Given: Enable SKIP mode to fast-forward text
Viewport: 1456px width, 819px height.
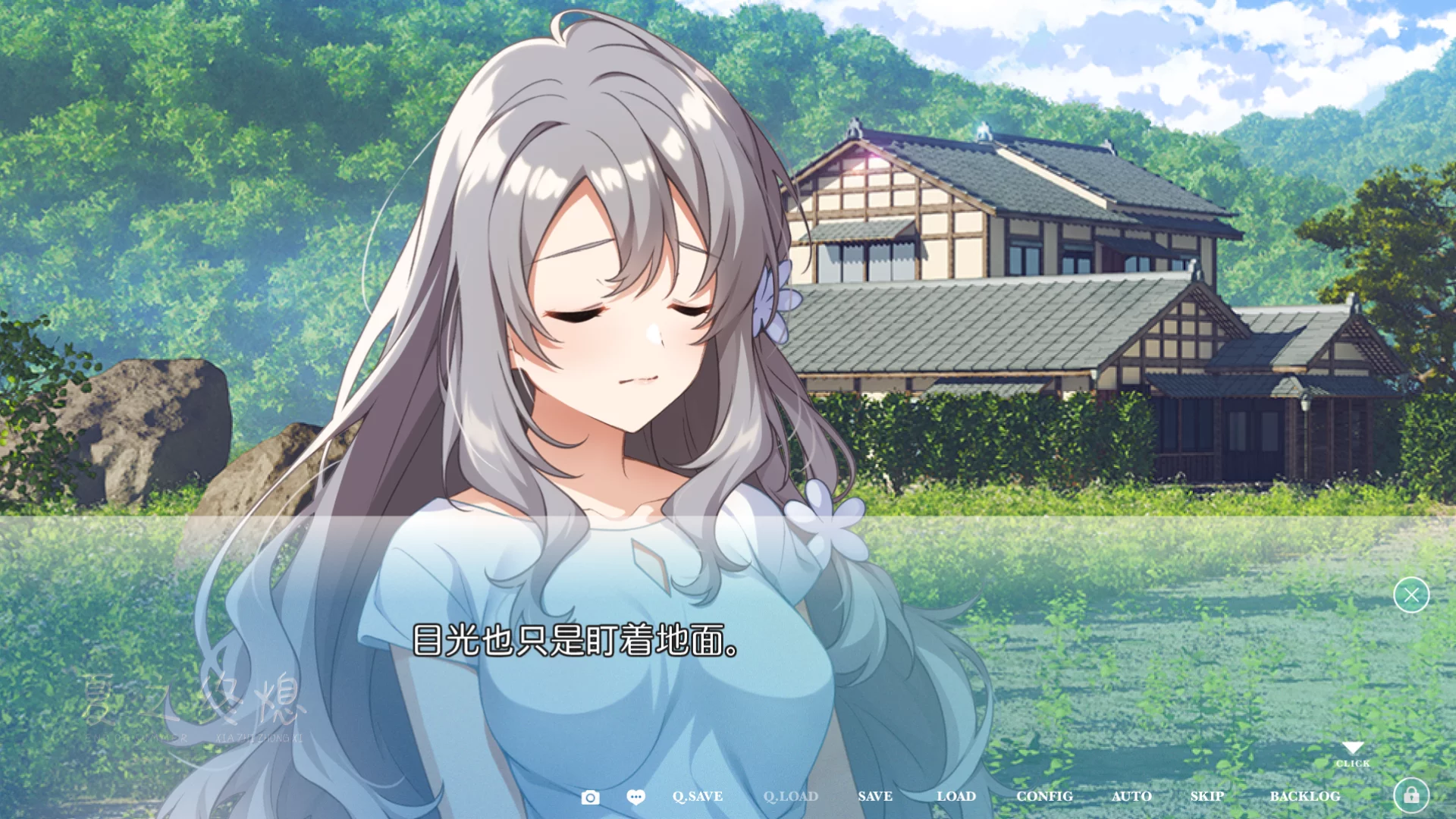Looking at the screenshot, I should tap(1207, 796).
